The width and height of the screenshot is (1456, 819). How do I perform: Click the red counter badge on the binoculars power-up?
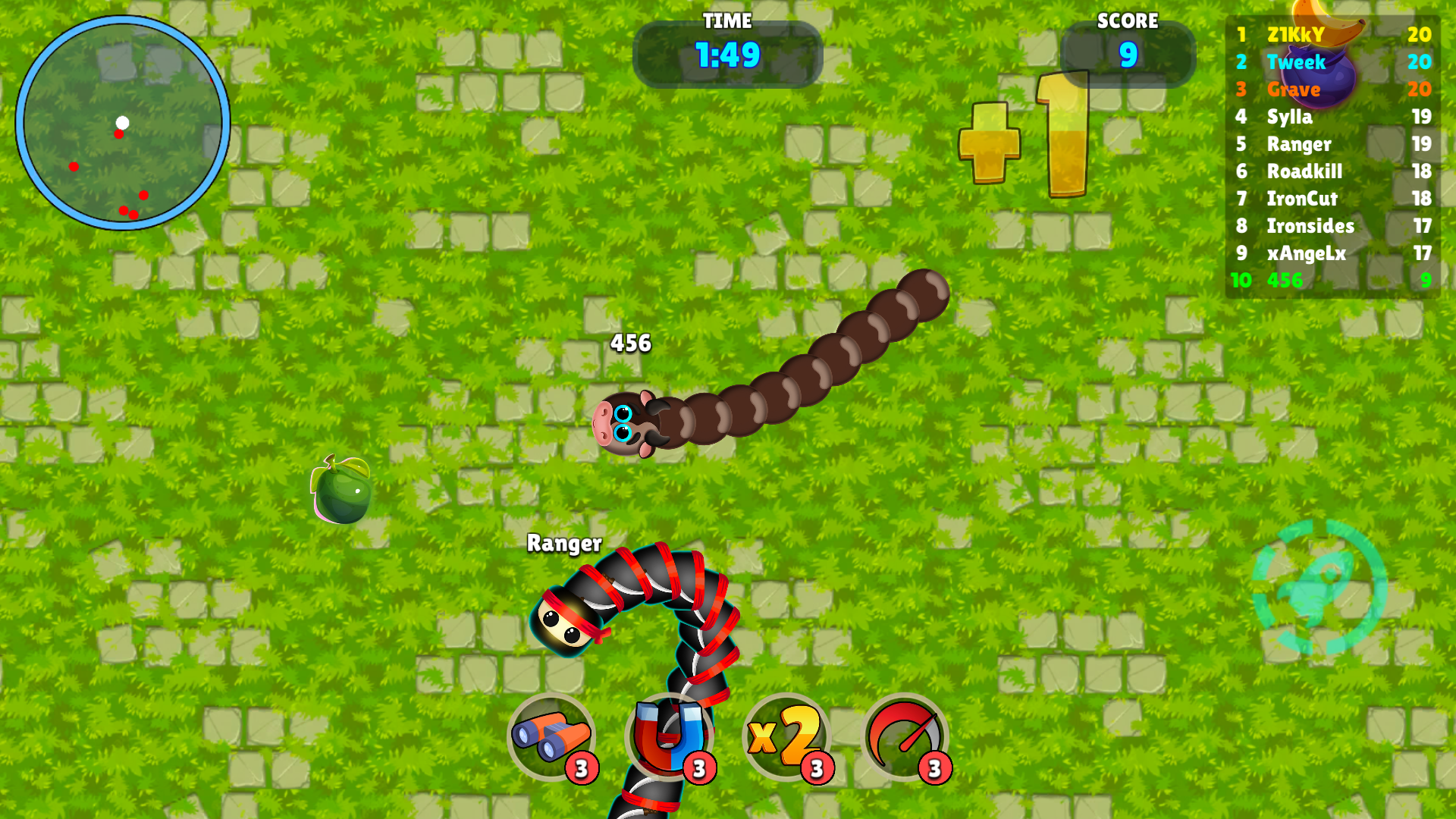581,768
